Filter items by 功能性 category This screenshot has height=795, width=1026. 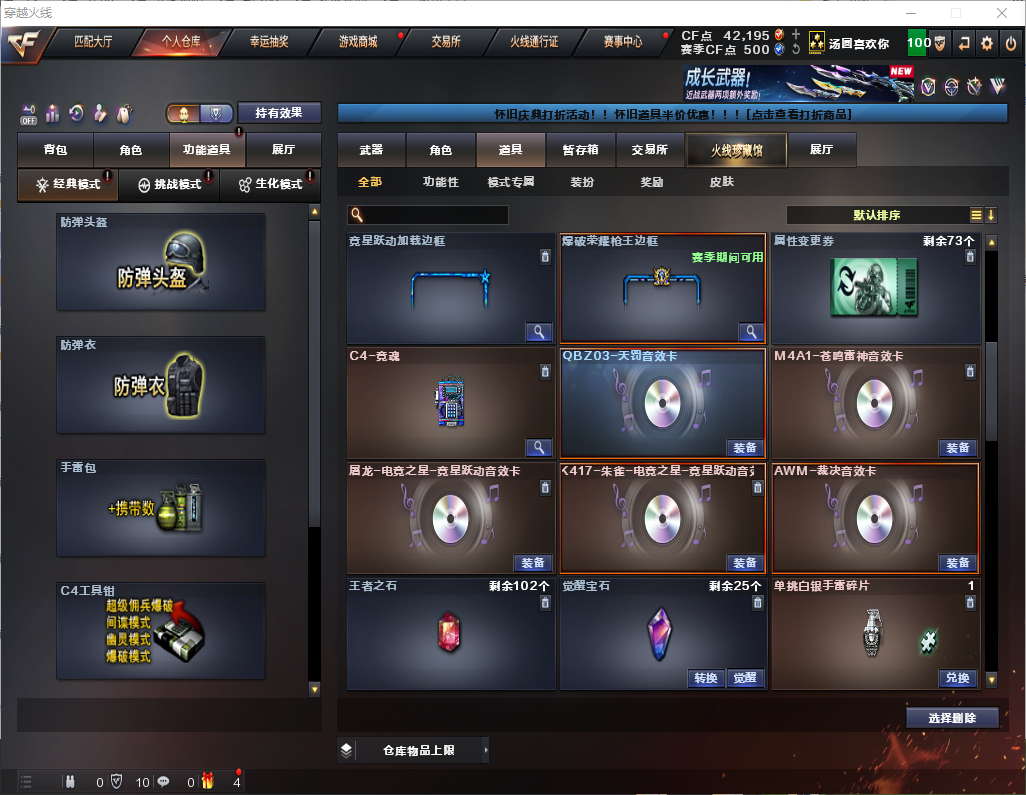click(440, 182)
